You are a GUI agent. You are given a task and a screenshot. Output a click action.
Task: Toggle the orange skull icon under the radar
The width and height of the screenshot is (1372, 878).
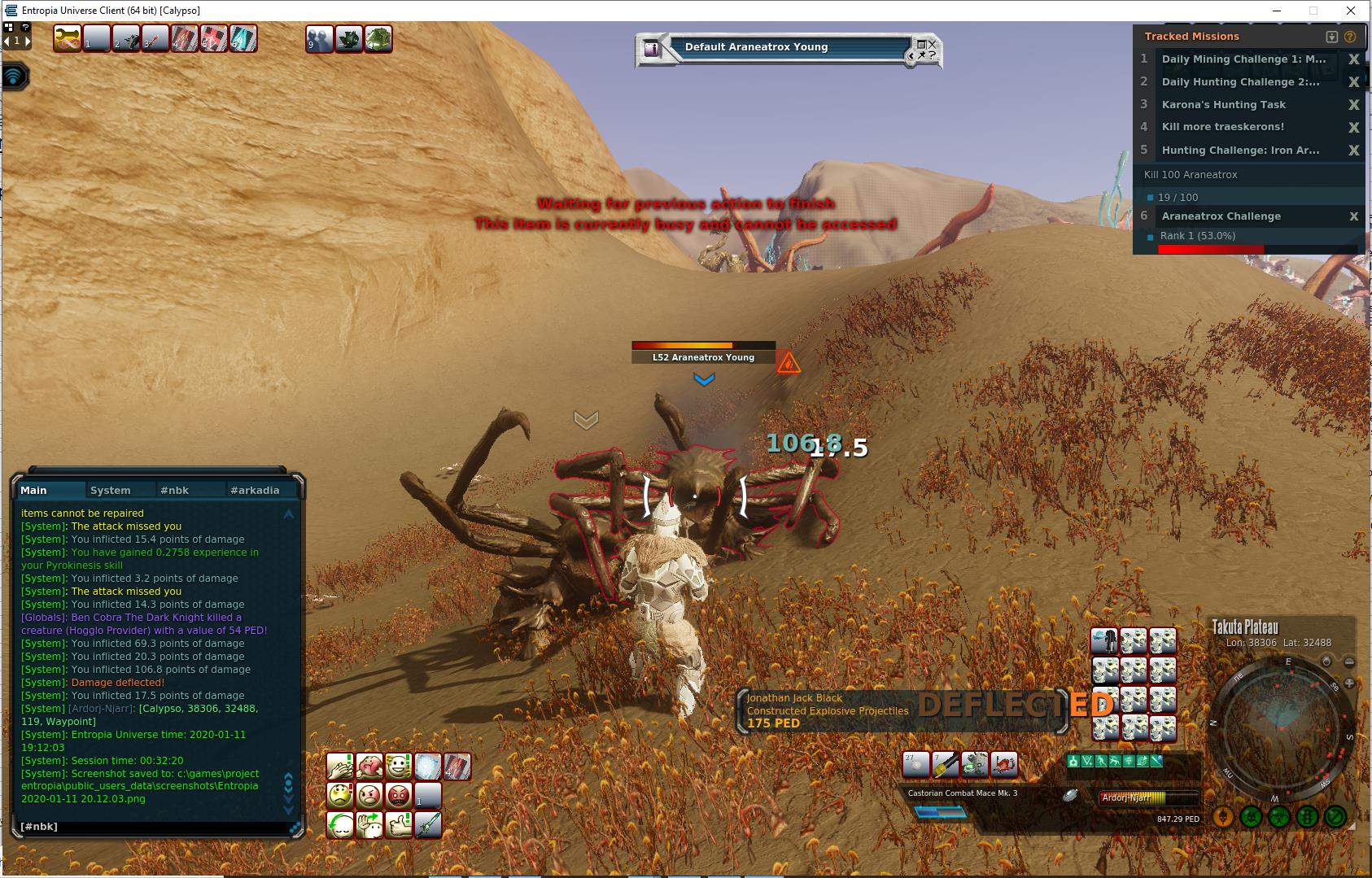[1222, 816]
